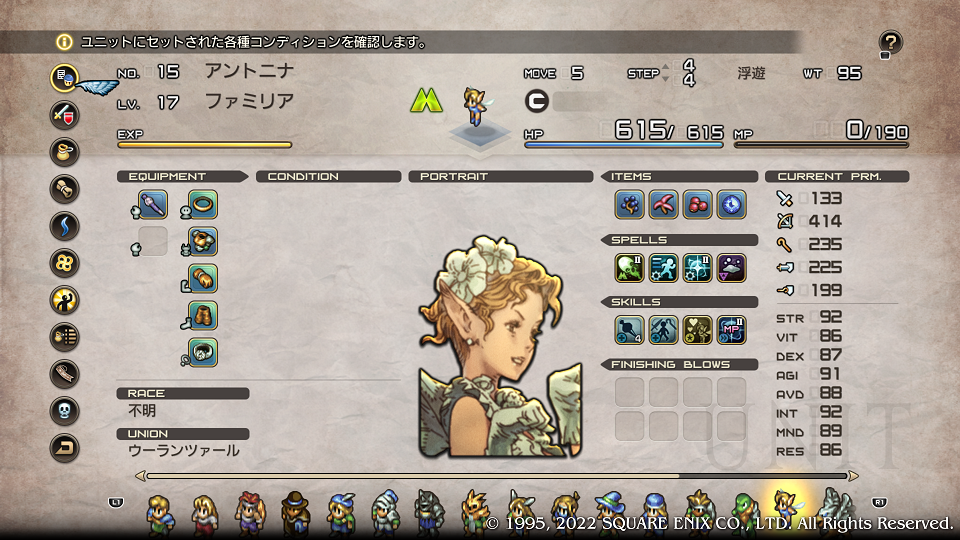Image resolution: width=960 pixels, height=540 pixels.
Task: Select the running figure haste spell
Action: point(663,268)
